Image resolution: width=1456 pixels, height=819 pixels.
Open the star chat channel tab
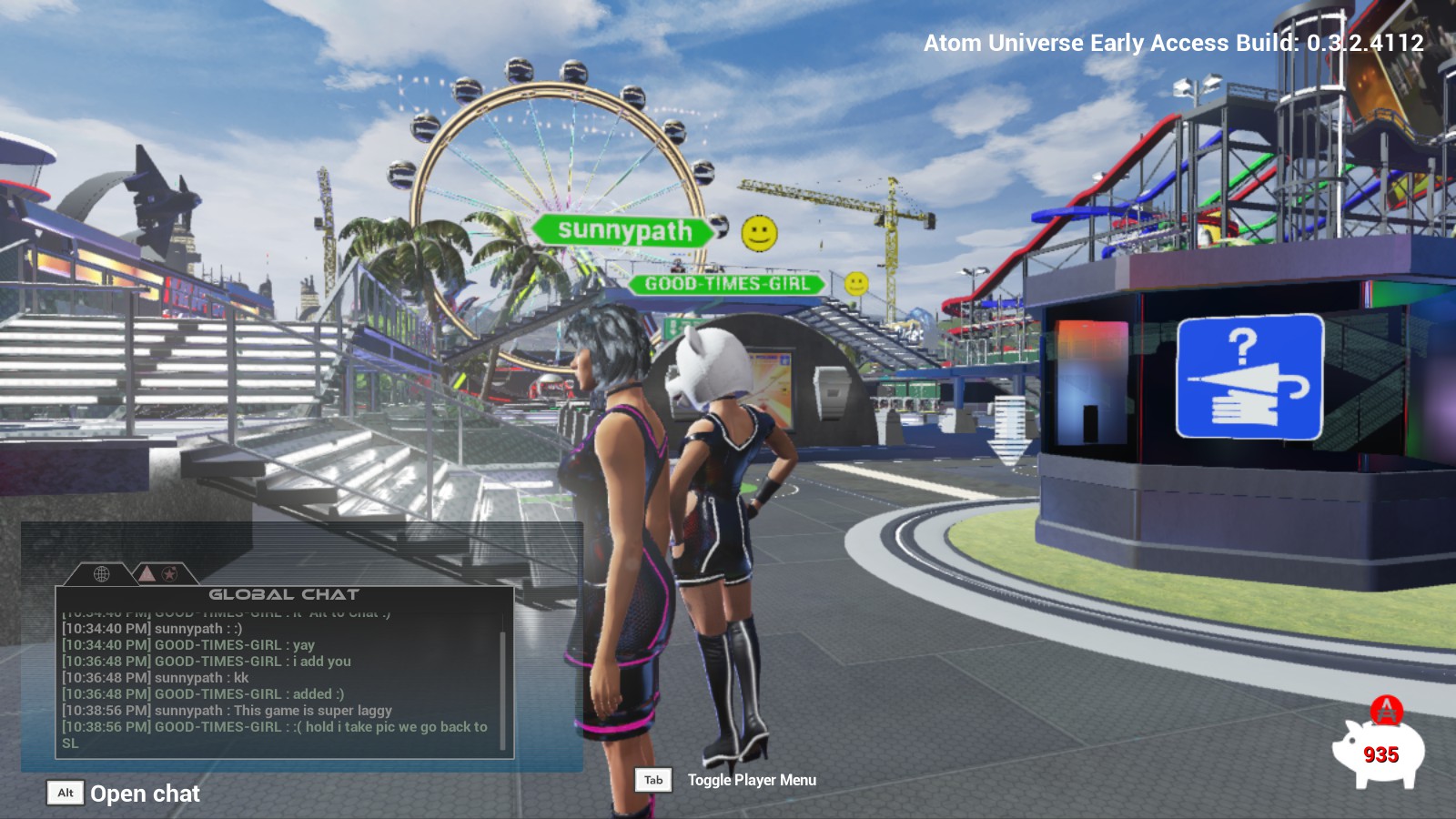click(170, 573)
